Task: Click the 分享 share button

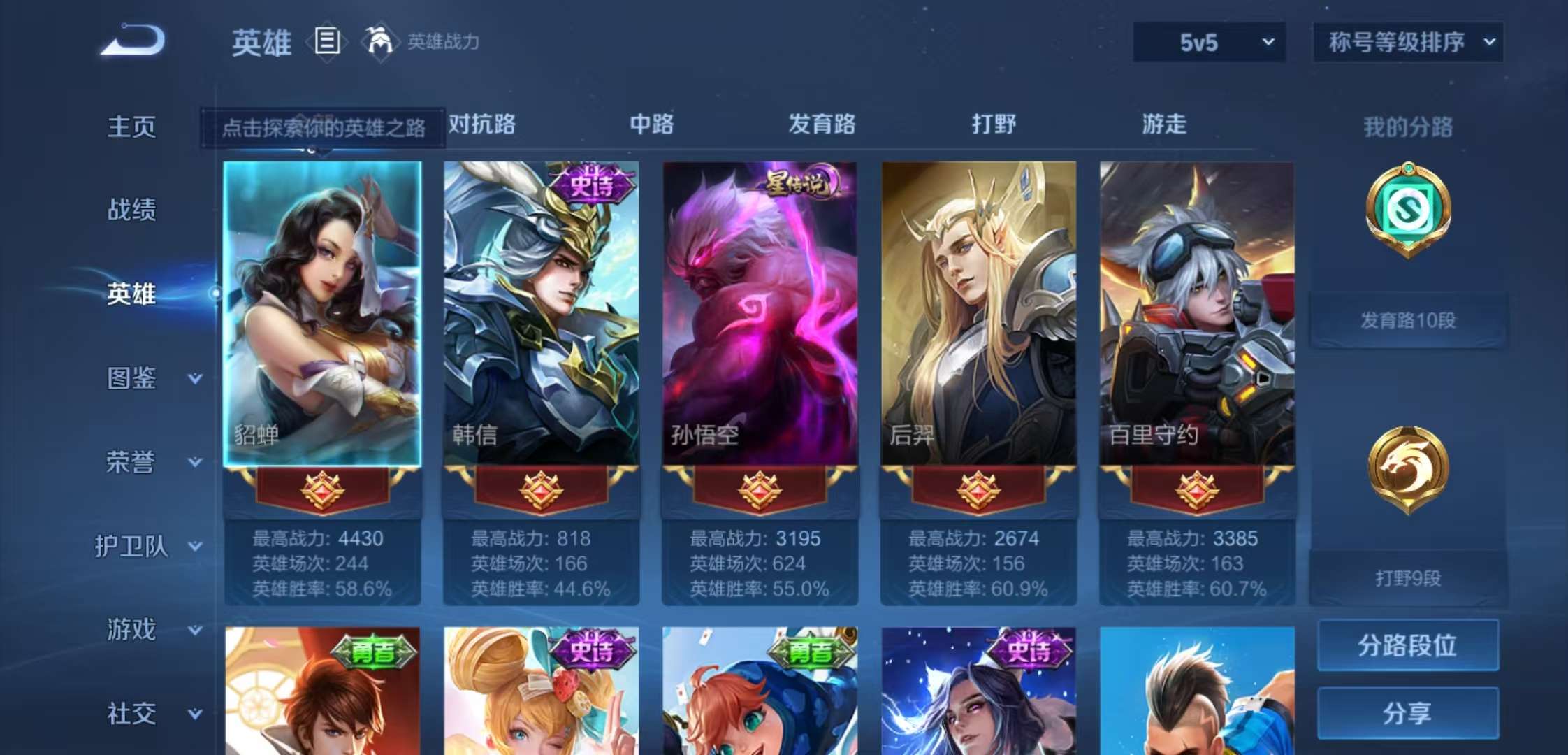Action: [x=1407, y=712]
